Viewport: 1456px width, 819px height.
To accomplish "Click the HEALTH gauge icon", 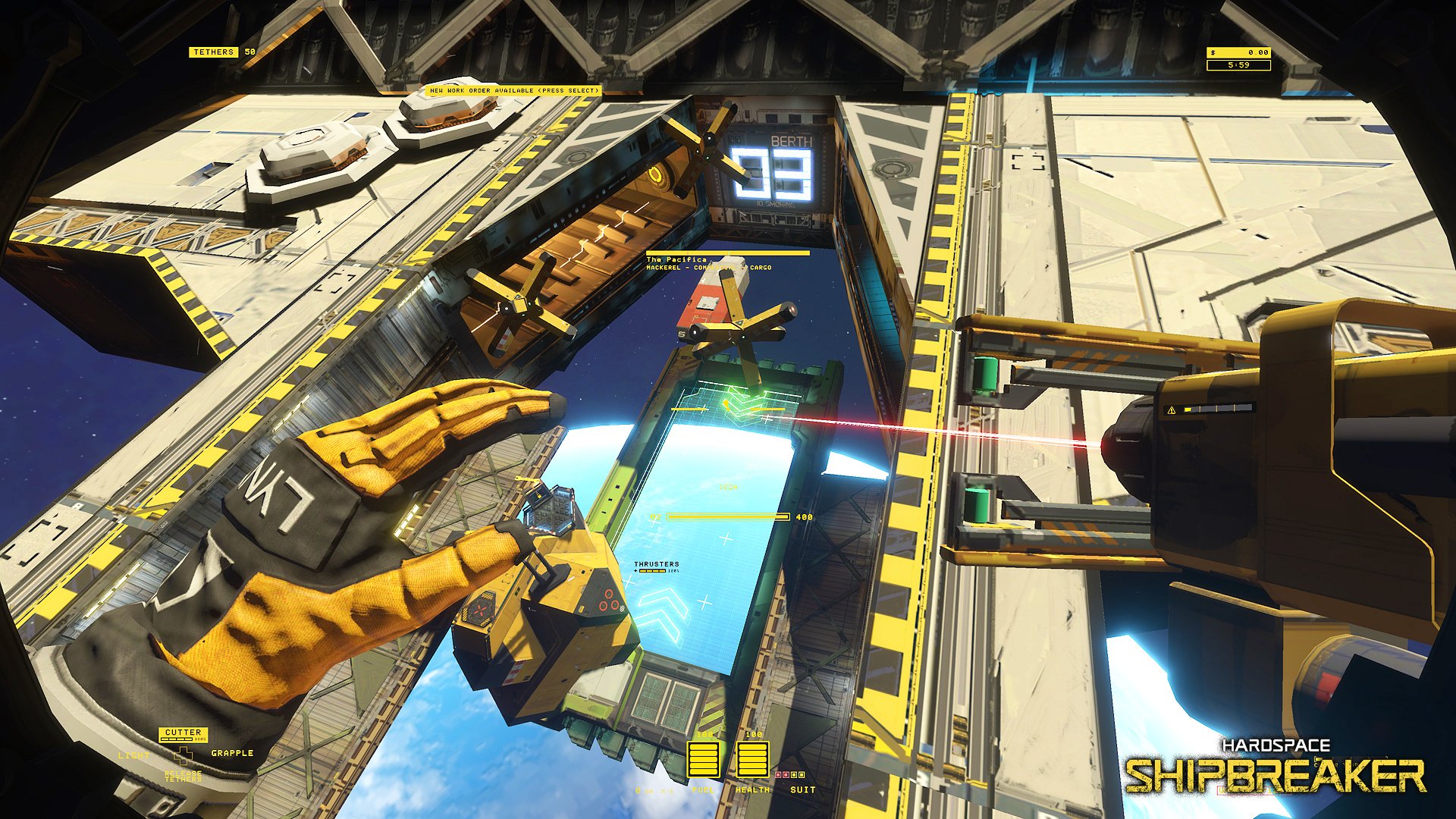I will click(754, 759).
